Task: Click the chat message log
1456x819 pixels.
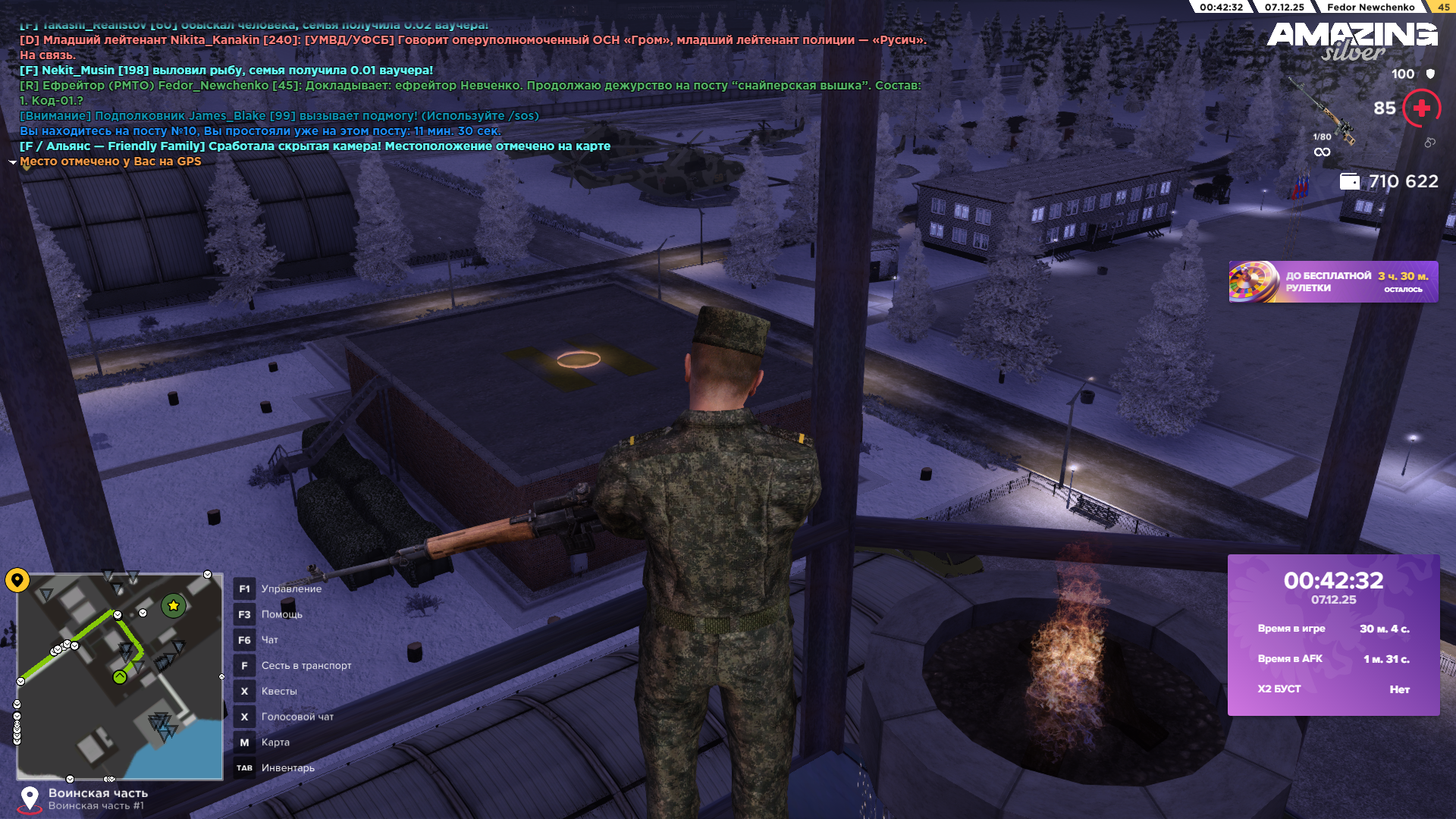Action: (470, 93)
